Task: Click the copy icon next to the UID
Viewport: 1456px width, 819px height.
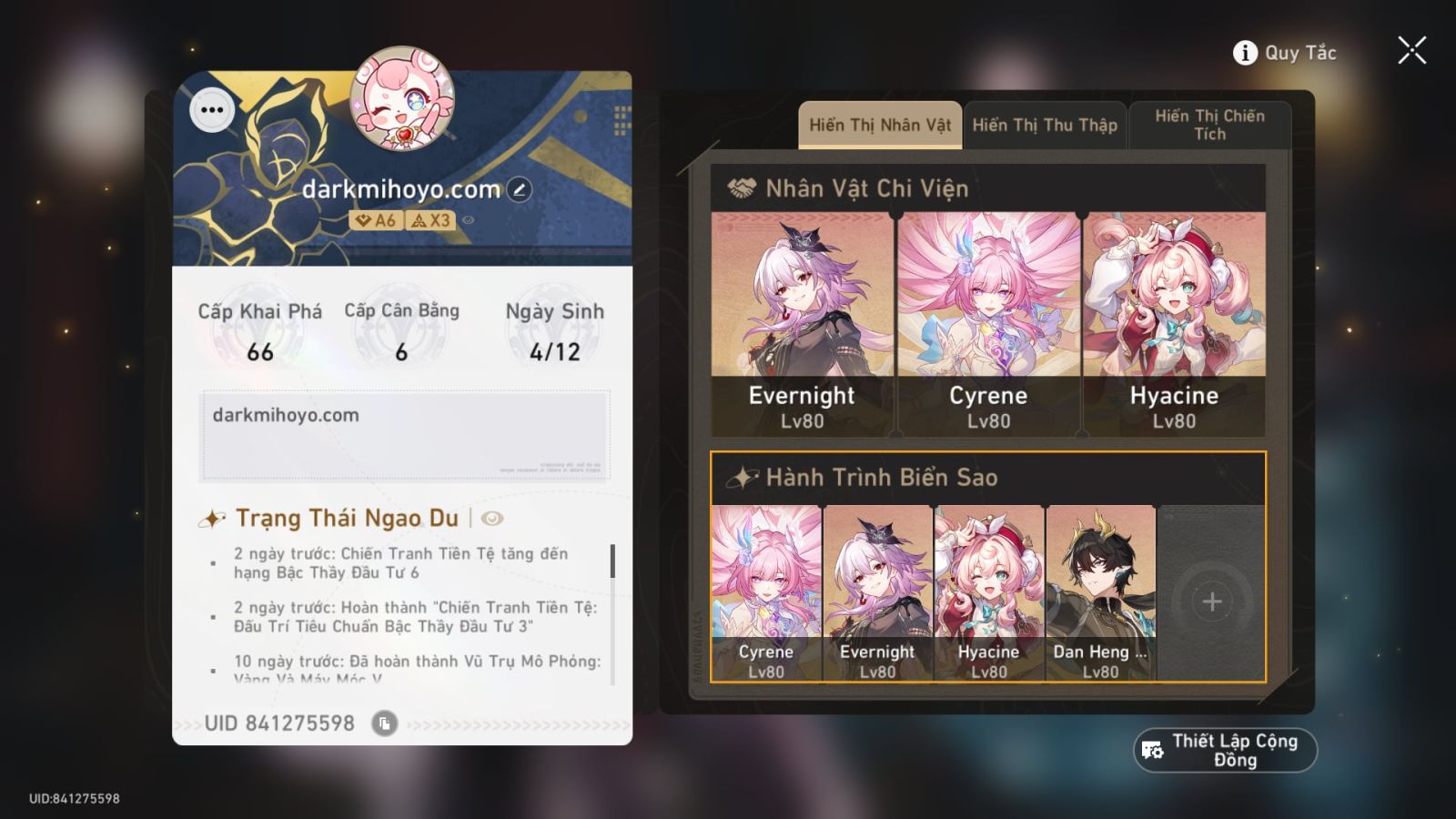Action: 386,723
